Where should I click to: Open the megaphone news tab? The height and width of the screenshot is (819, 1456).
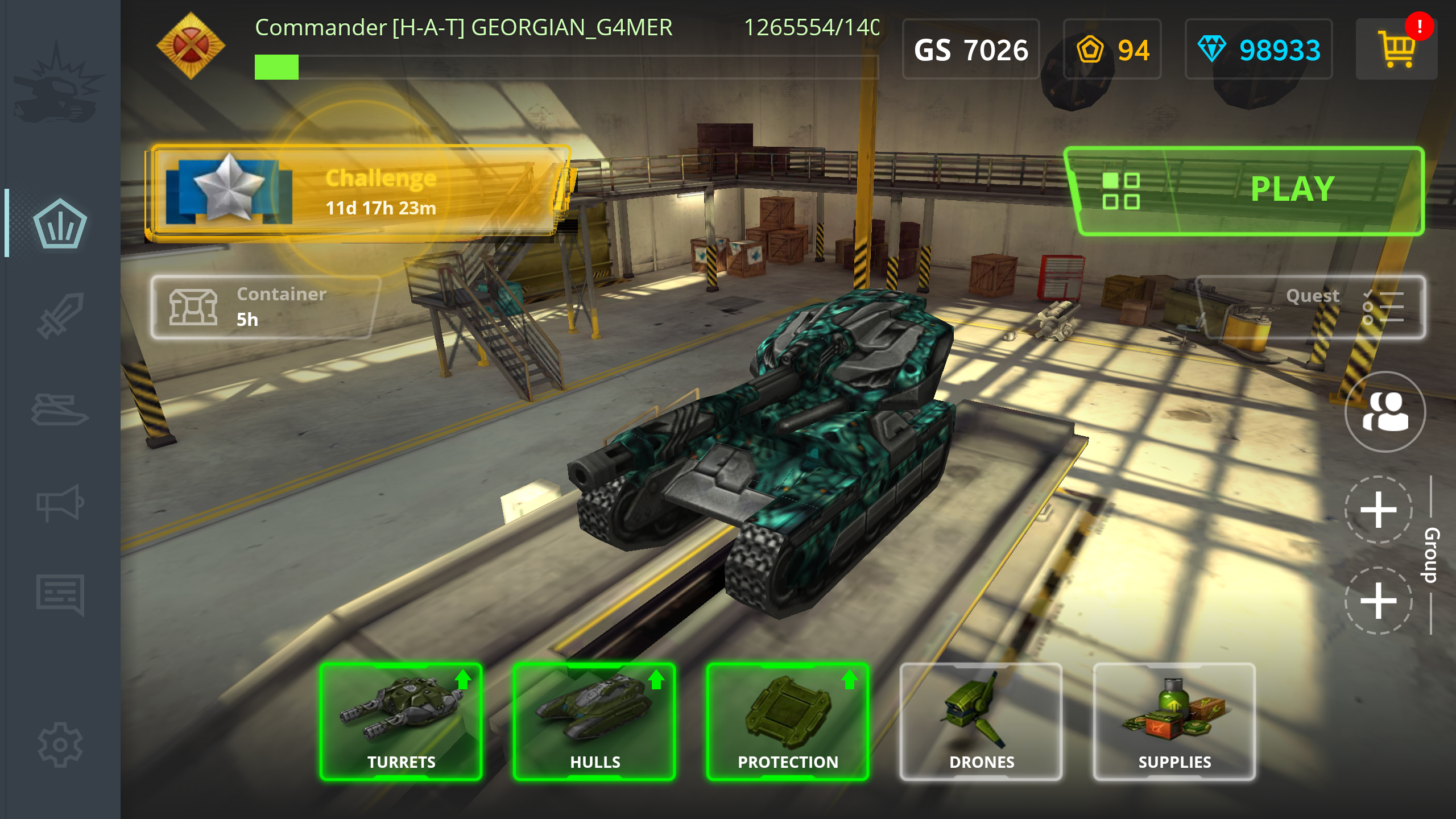click(60, 503)
